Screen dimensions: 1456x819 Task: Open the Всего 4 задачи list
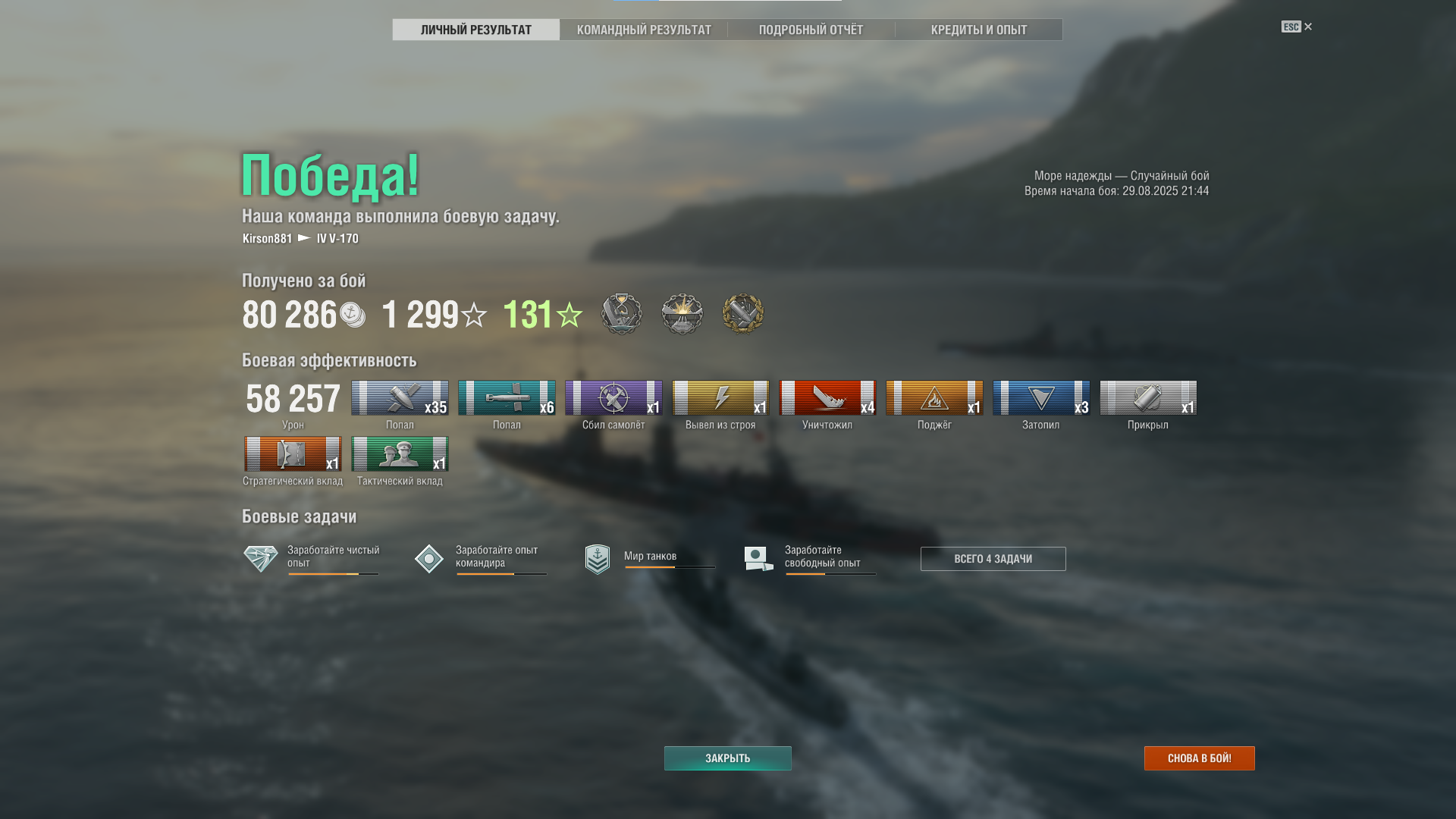coord(993,559)
